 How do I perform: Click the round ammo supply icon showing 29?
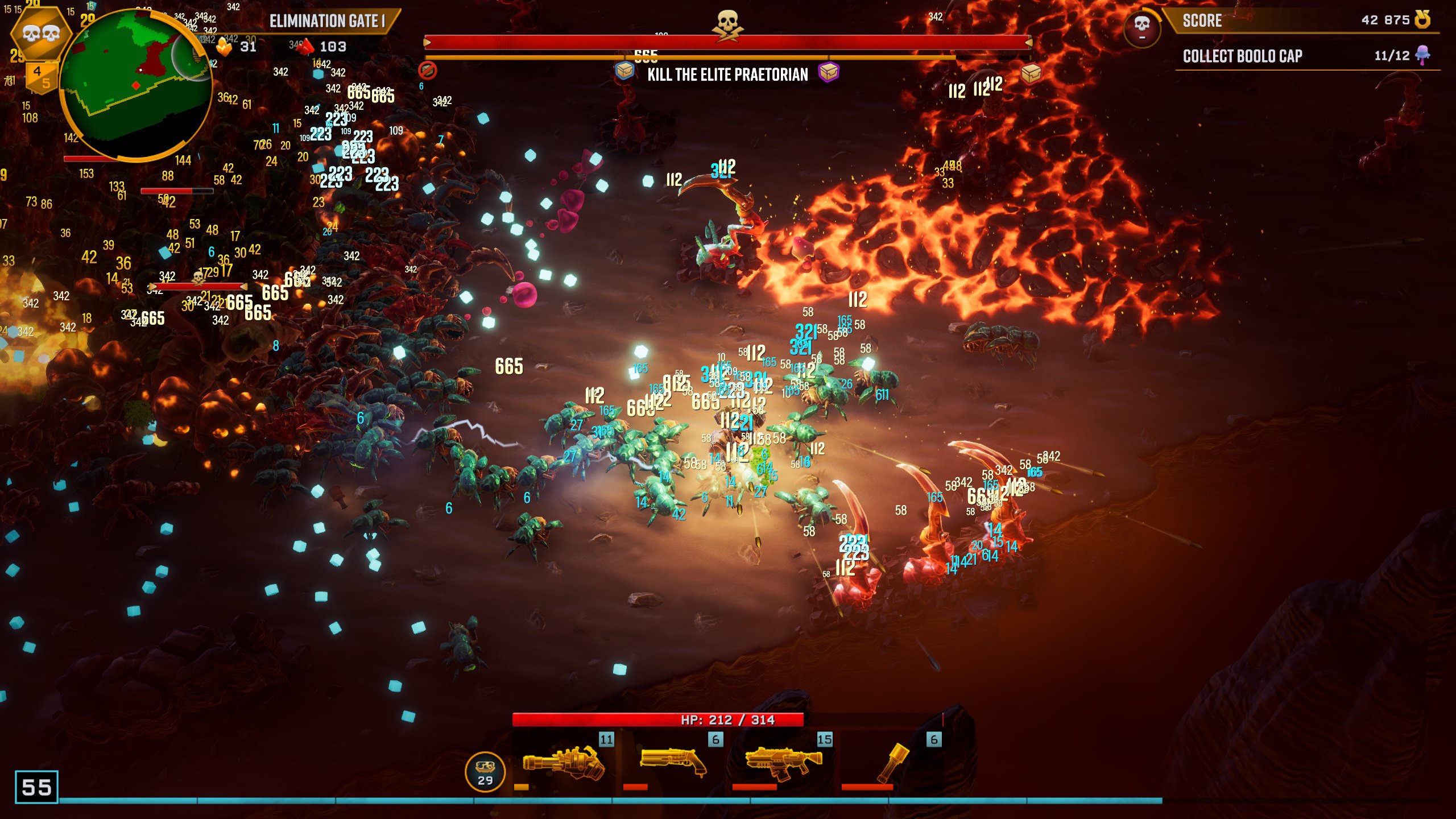tap(485, 772)
